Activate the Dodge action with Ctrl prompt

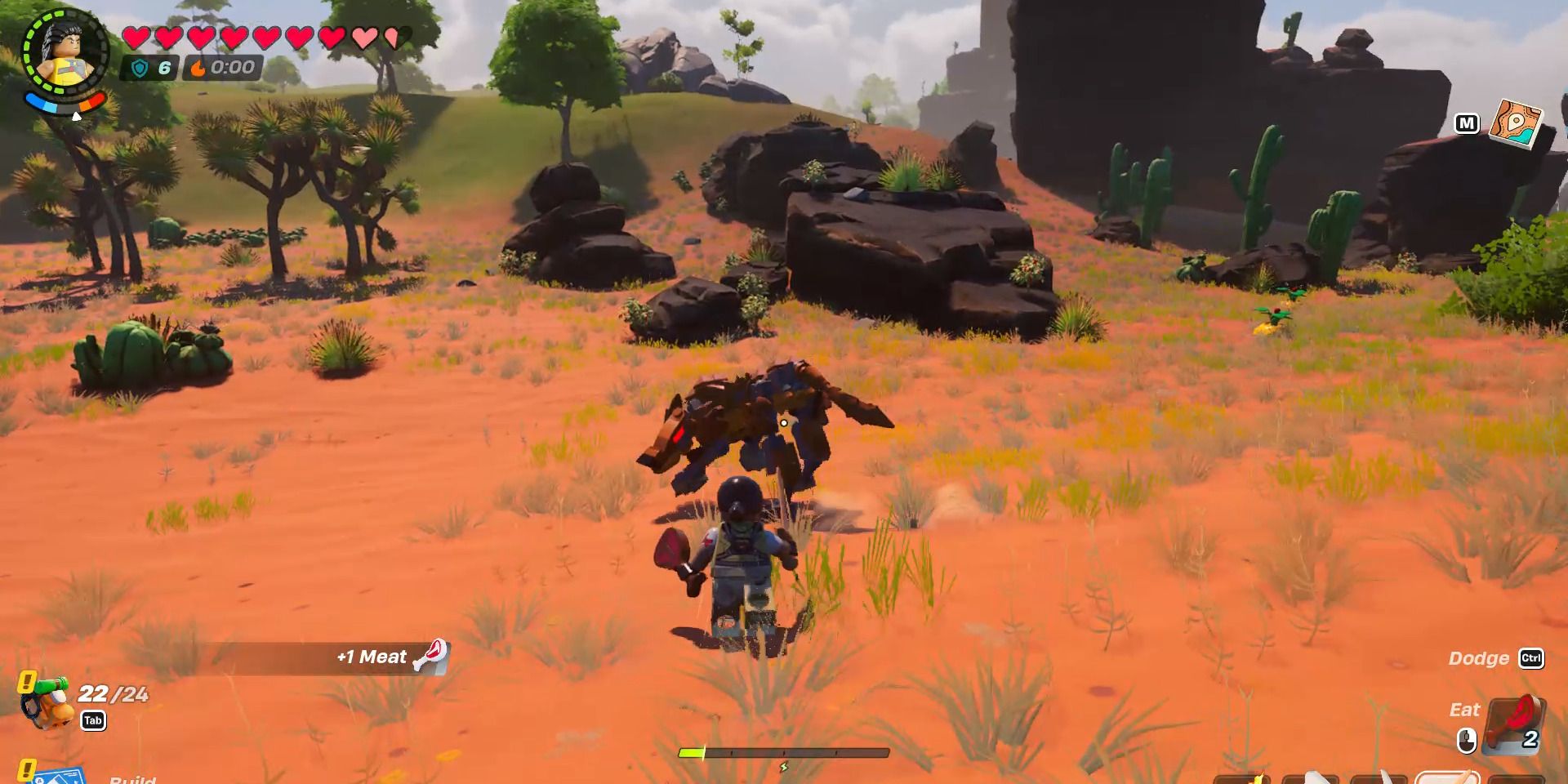pos(1496,658)
